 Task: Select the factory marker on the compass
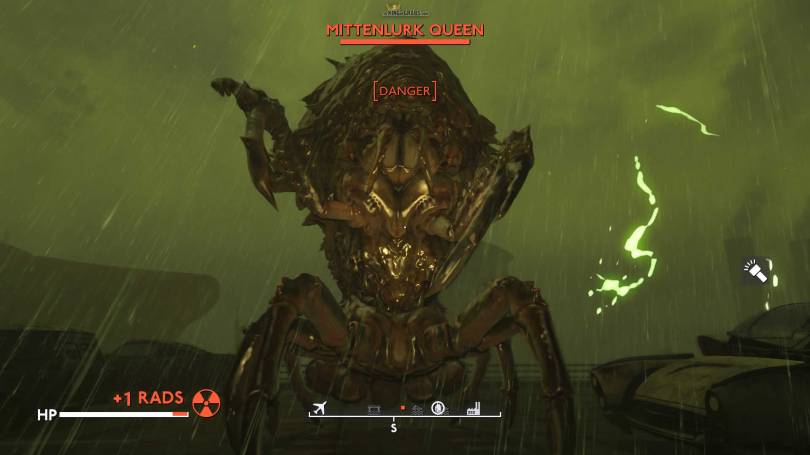(x=473, y=408)
